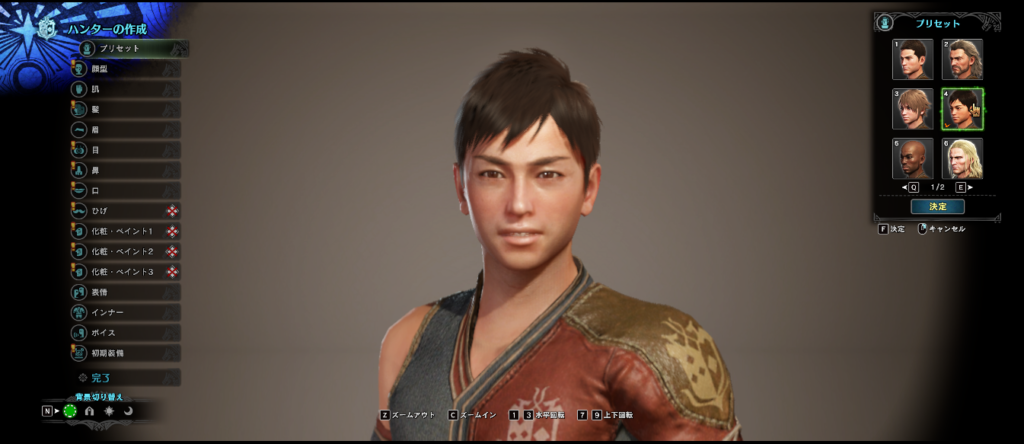Image resolution: width=1024 pixels, height=444 pixels.
Task: Select the インナー innerwear option
Action: [125, 312]
